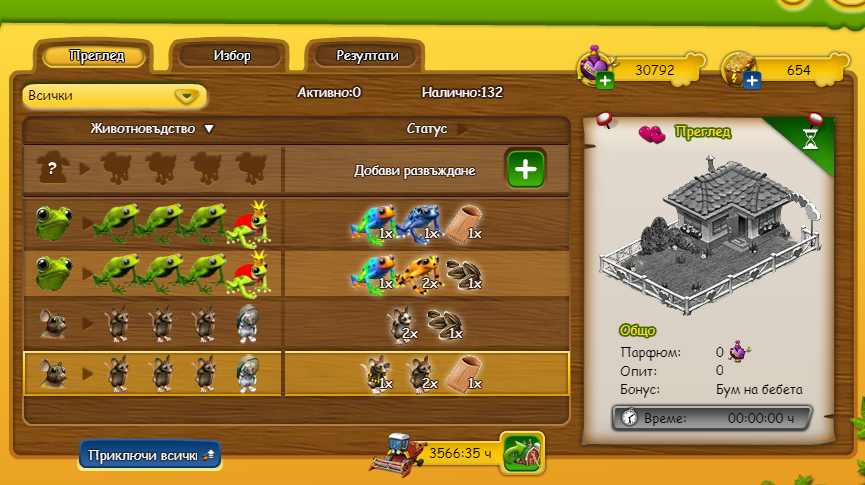Sort by Животновъдство column header
Screen dimensions: 865x485
tap(152, 129)
